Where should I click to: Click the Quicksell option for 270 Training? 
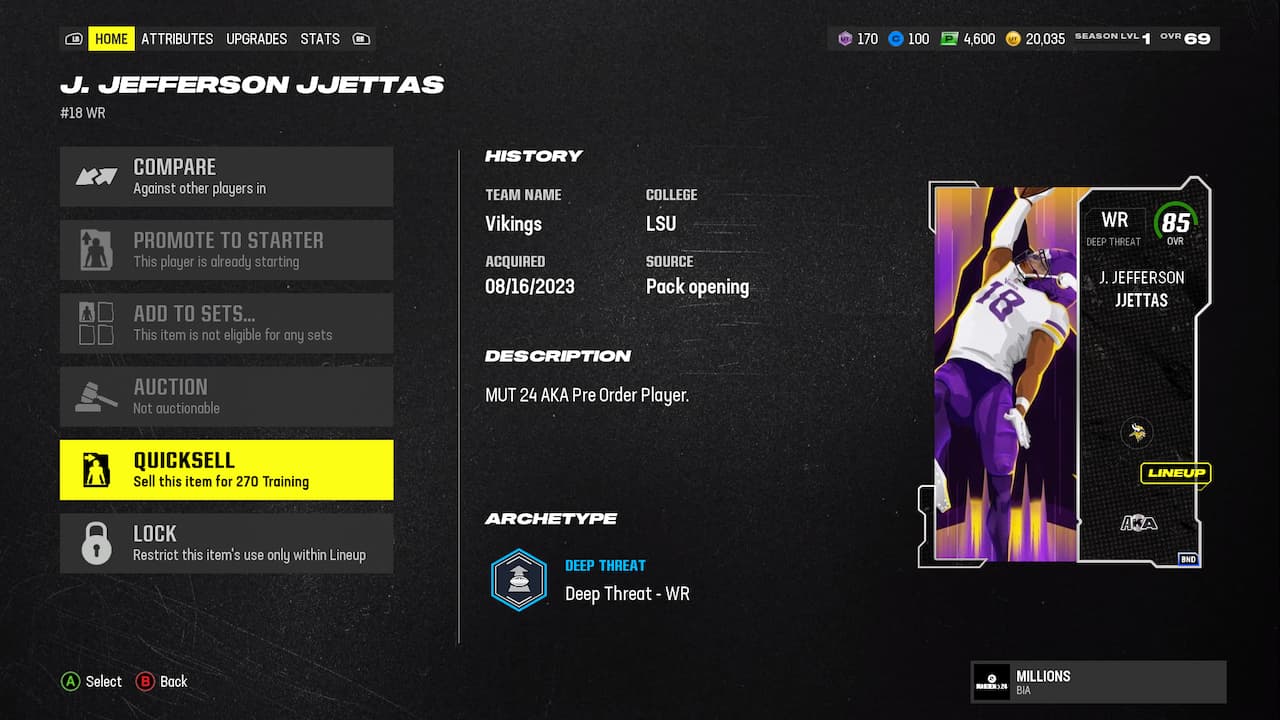[226, 468]
